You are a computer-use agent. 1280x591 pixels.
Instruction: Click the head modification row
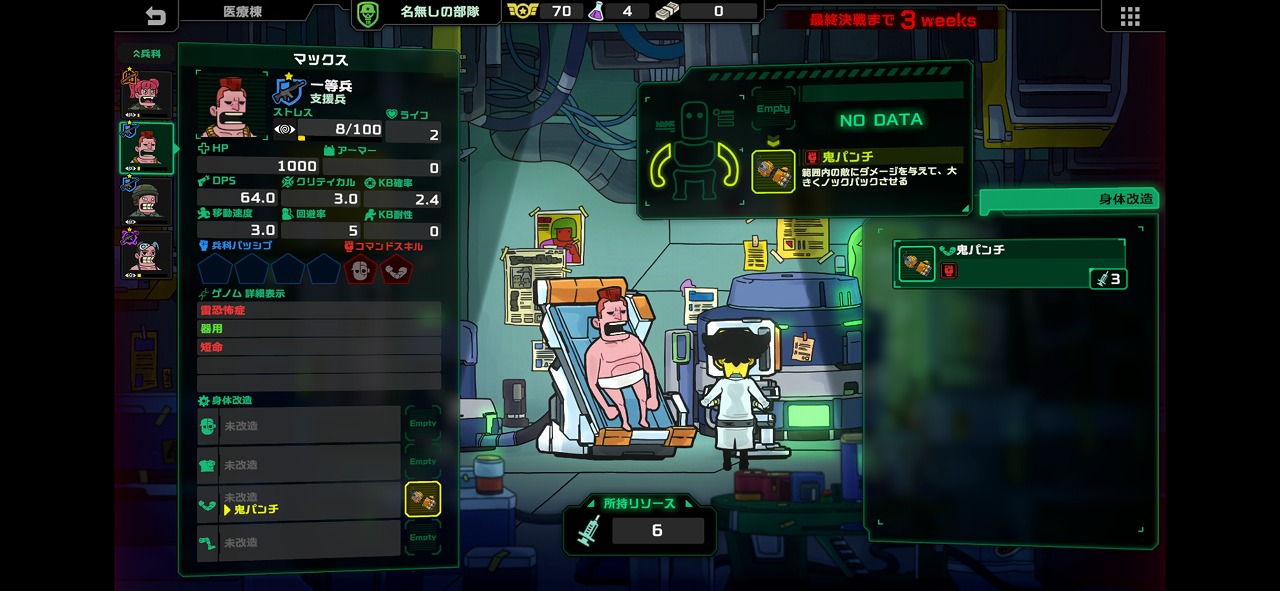click(300, 425)
